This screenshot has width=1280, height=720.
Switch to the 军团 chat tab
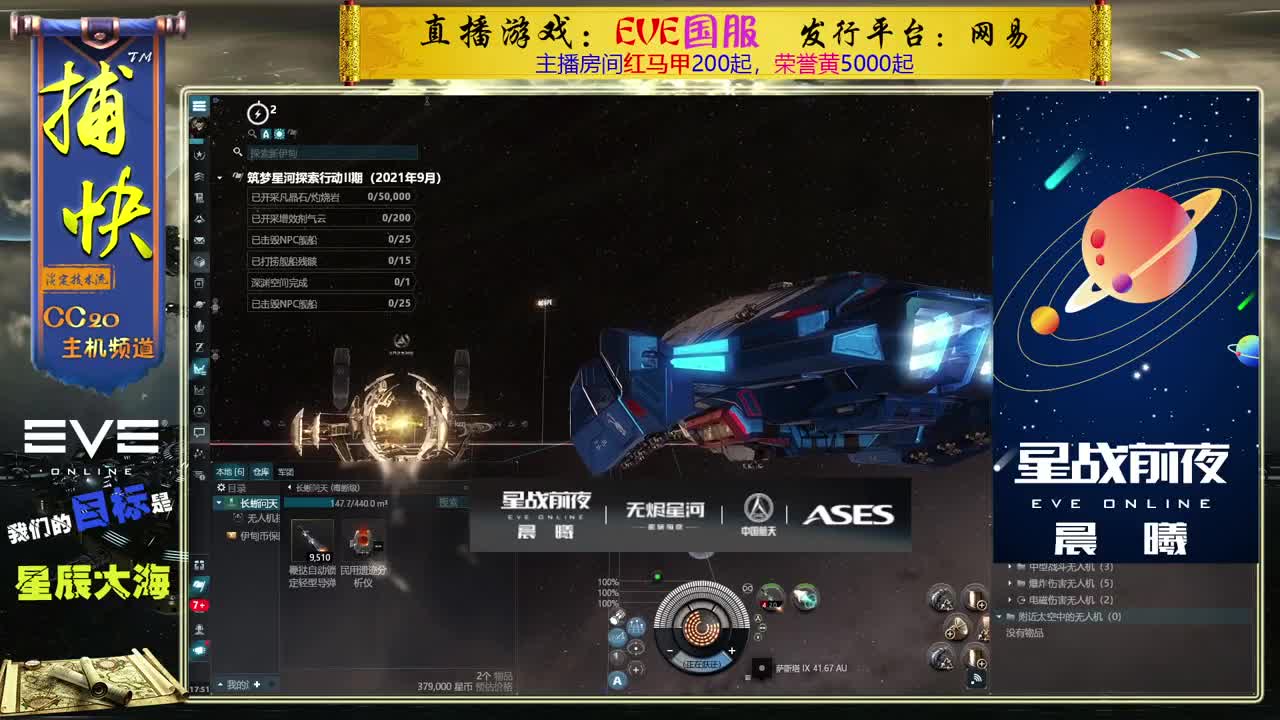tap(286, 471)
